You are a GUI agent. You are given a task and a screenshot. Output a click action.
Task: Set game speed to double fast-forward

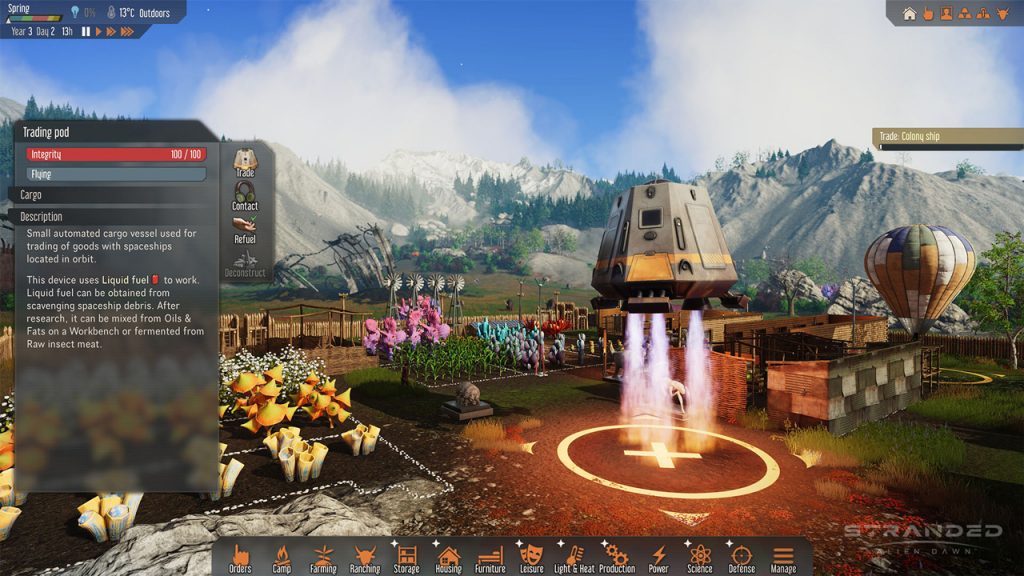pyautogui.click(x=111, y=32)
